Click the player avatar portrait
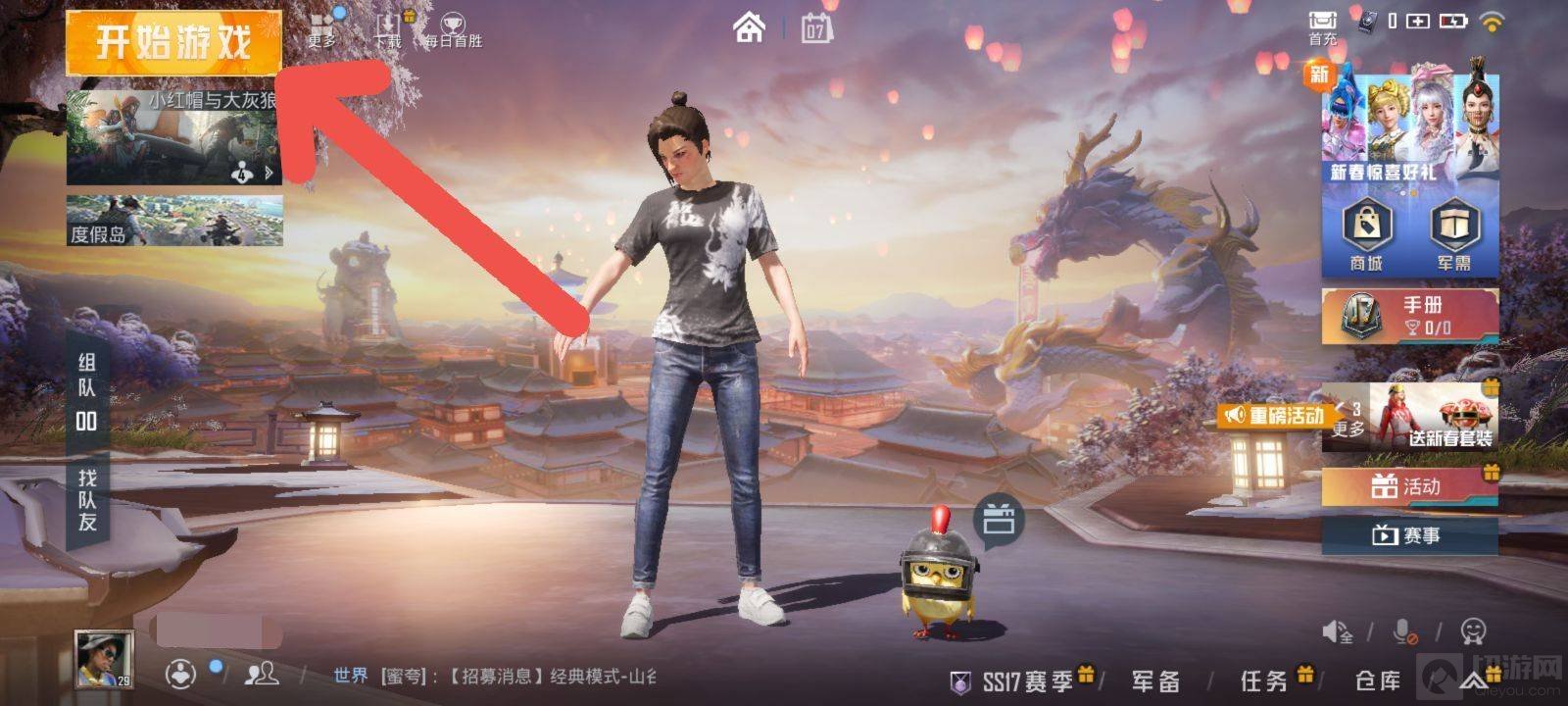The height and width of the screenshot is (706, 1568). click(x=105, y=659)
